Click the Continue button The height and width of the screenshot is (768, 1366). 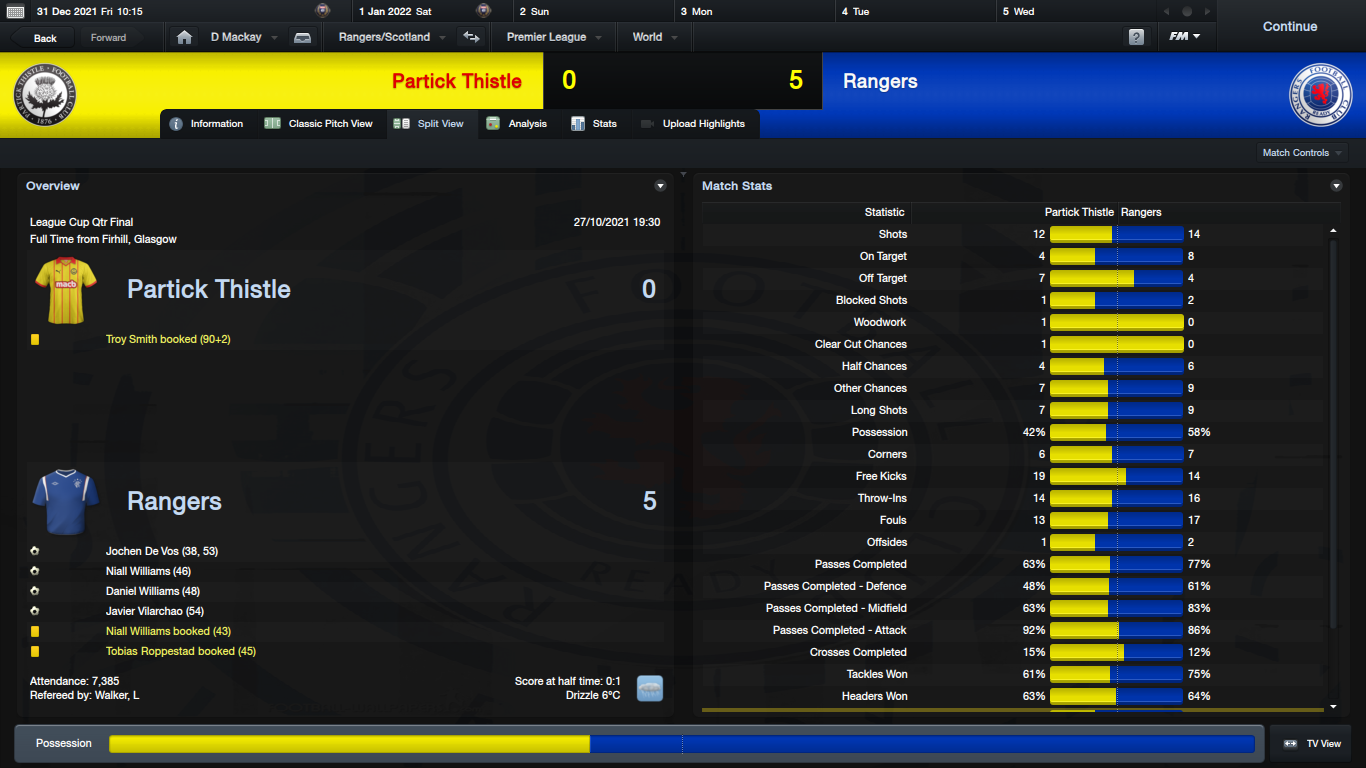[1289, 27]
